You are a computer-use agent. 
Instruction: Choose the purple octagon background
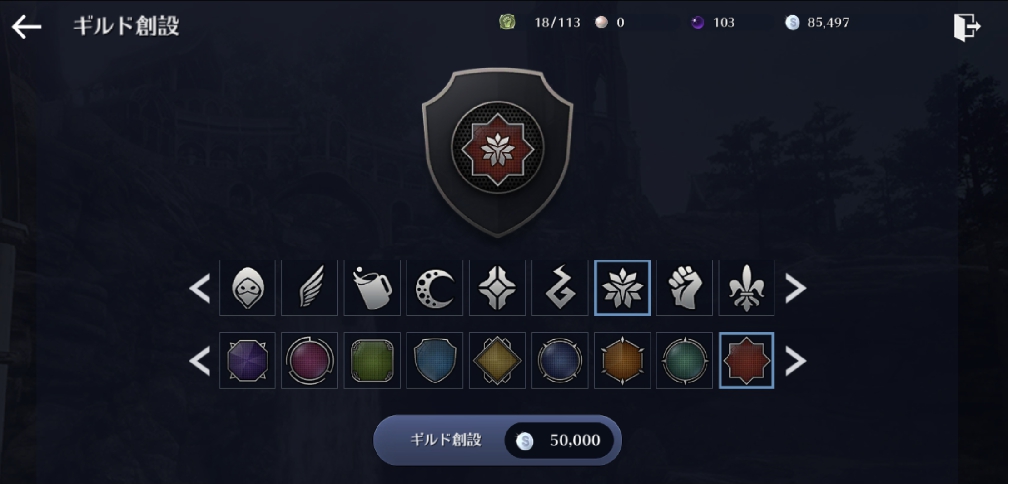(x=247, y=360)
